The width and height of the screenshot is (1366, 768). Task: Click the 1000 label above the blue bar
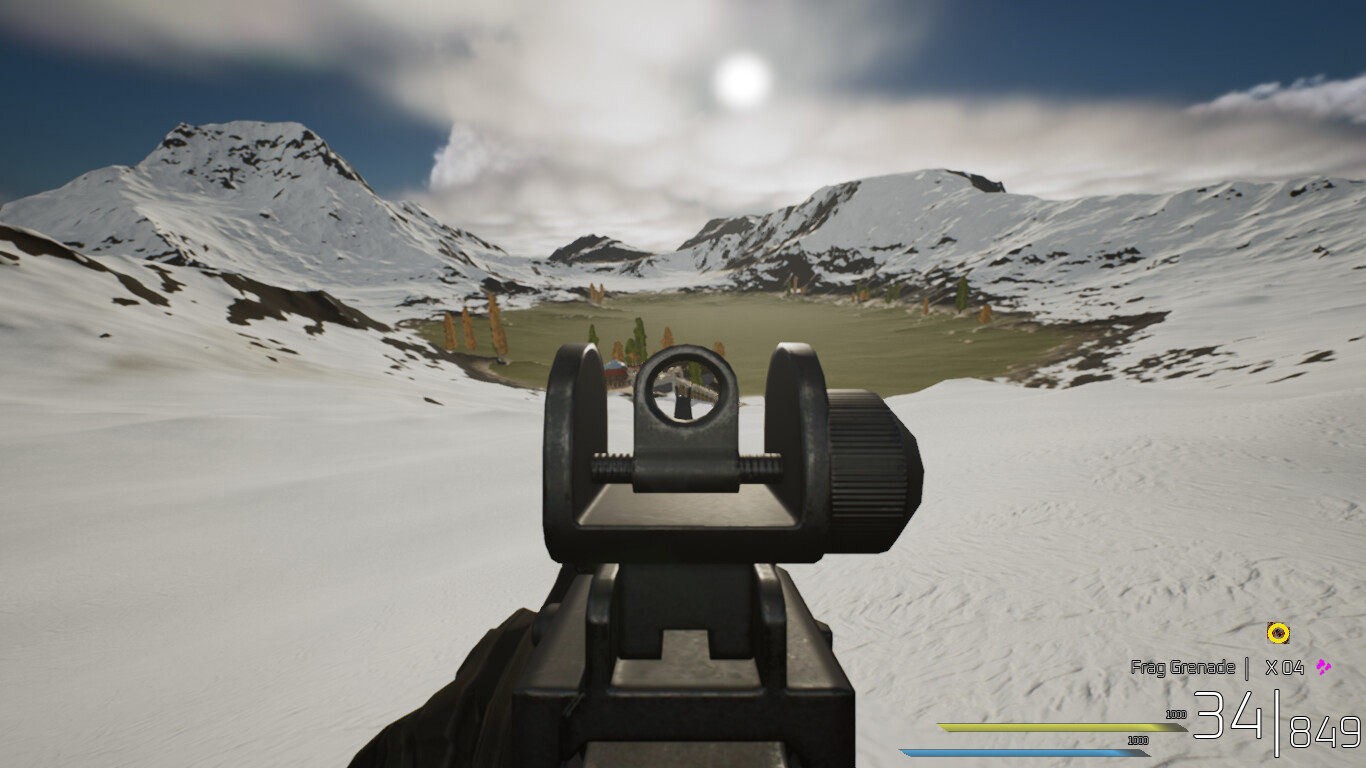(x=1138, y=741)
